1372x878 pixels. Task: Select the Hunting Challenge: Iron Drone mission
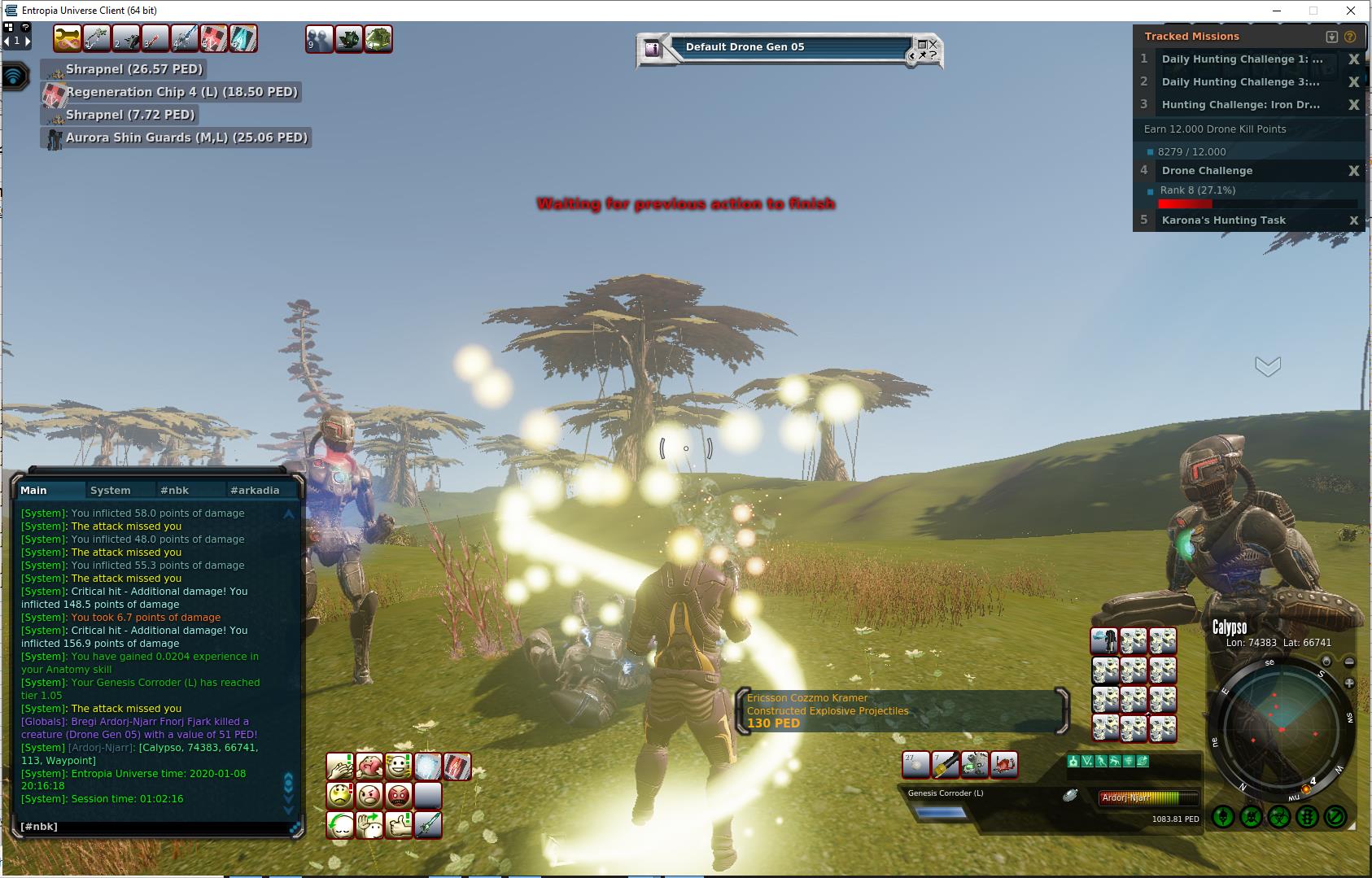(x=1240, y=105)
